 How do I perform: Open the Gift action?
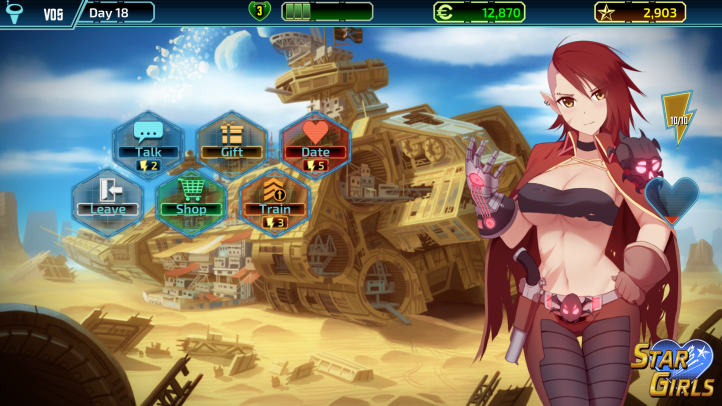click(232, 143)
